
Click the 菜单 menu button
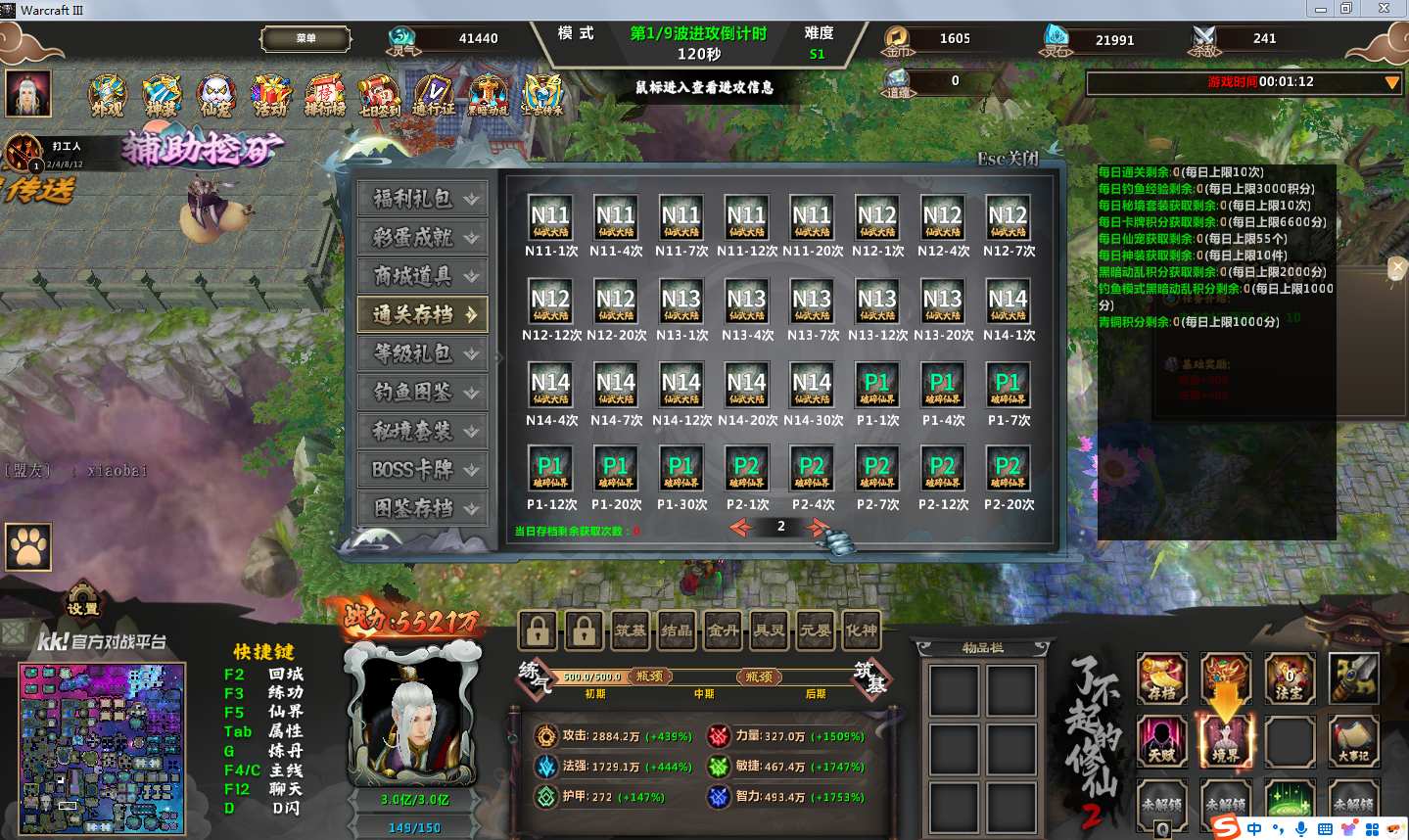tap(305, 39)
